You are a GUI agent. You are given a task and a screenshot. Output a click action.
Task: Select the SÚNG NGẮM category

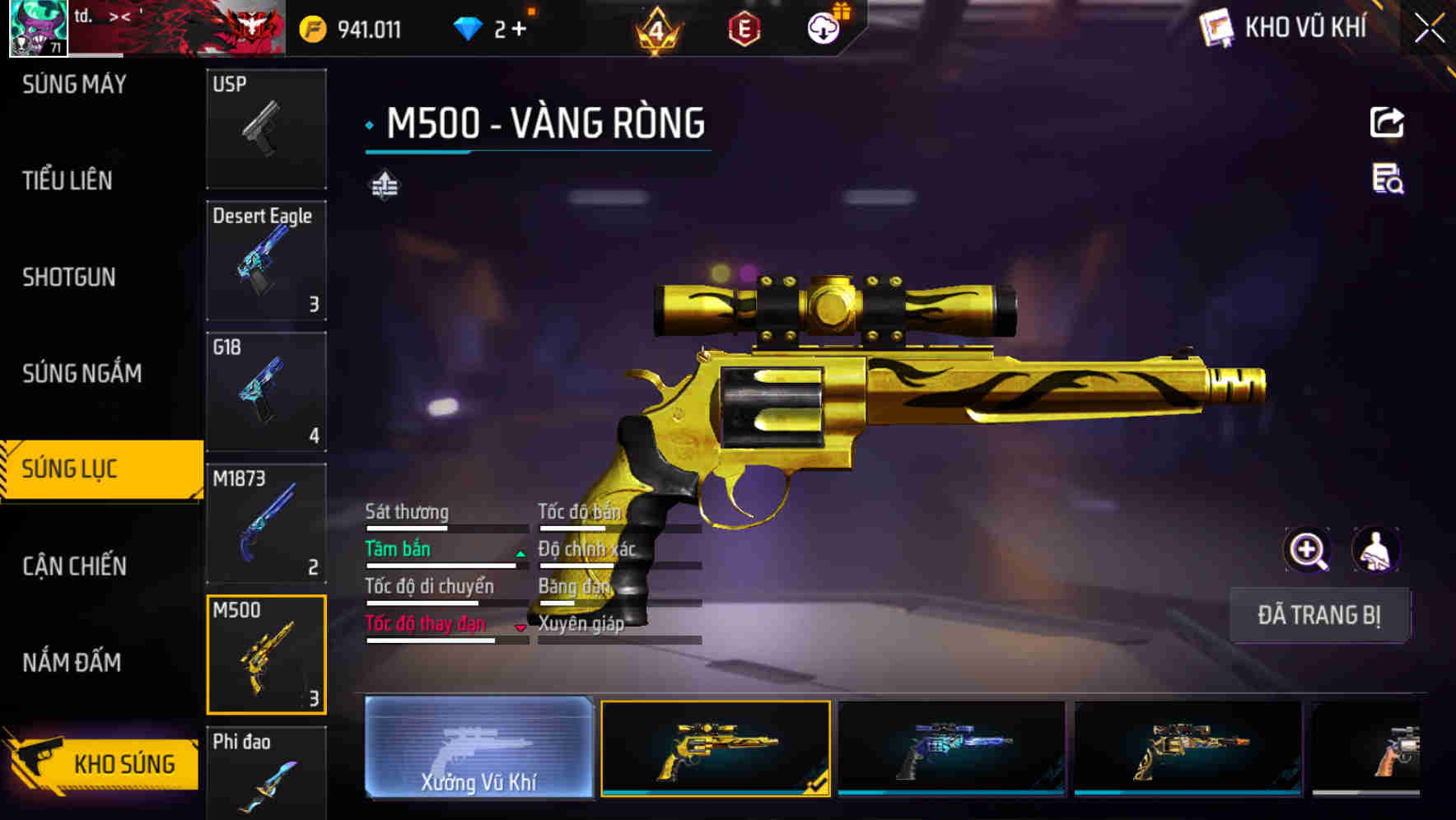click(x=82, y=373)
